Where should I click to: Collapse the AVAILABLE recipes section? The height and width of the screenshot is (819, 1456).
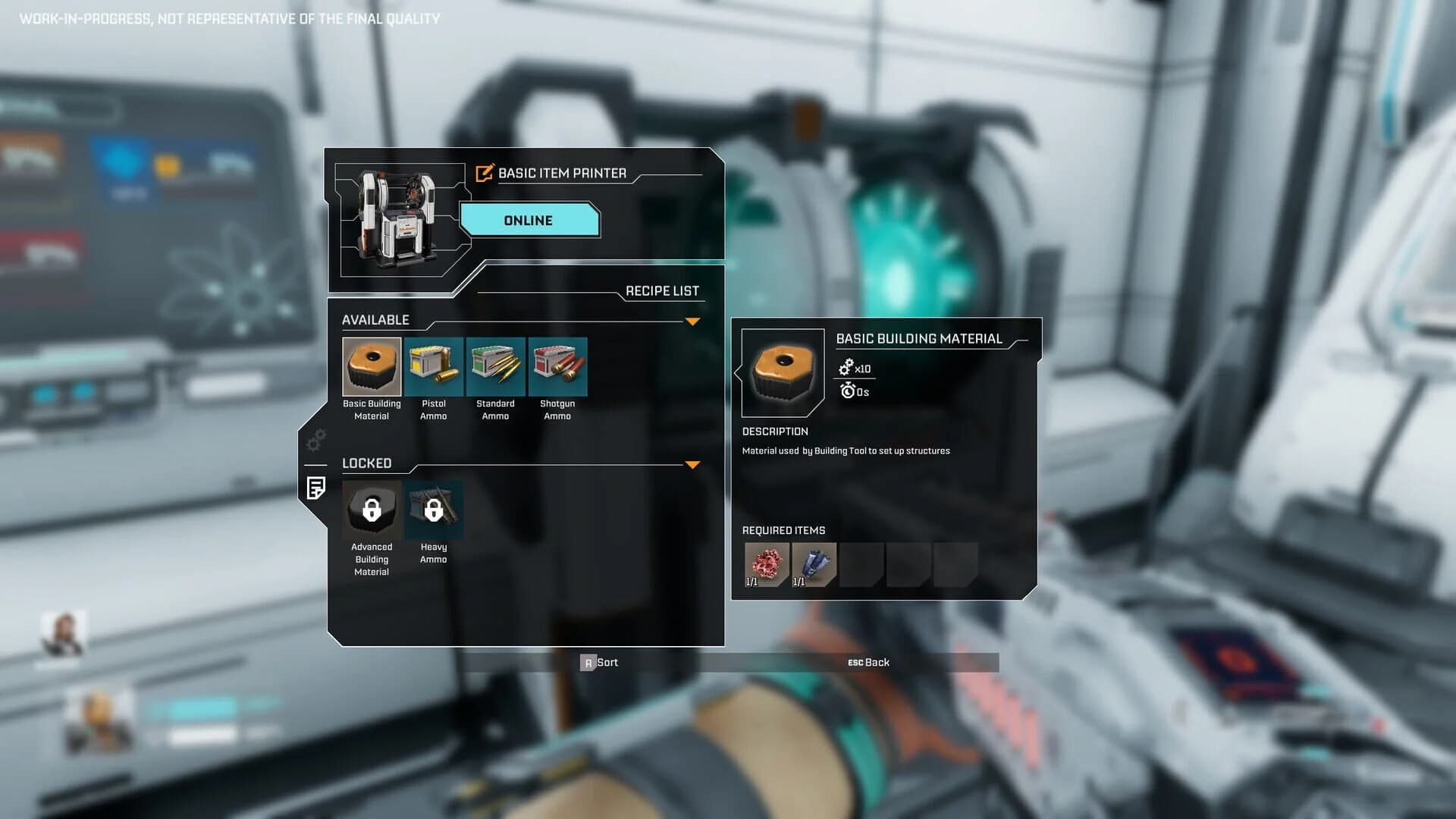tap(692, 321)
